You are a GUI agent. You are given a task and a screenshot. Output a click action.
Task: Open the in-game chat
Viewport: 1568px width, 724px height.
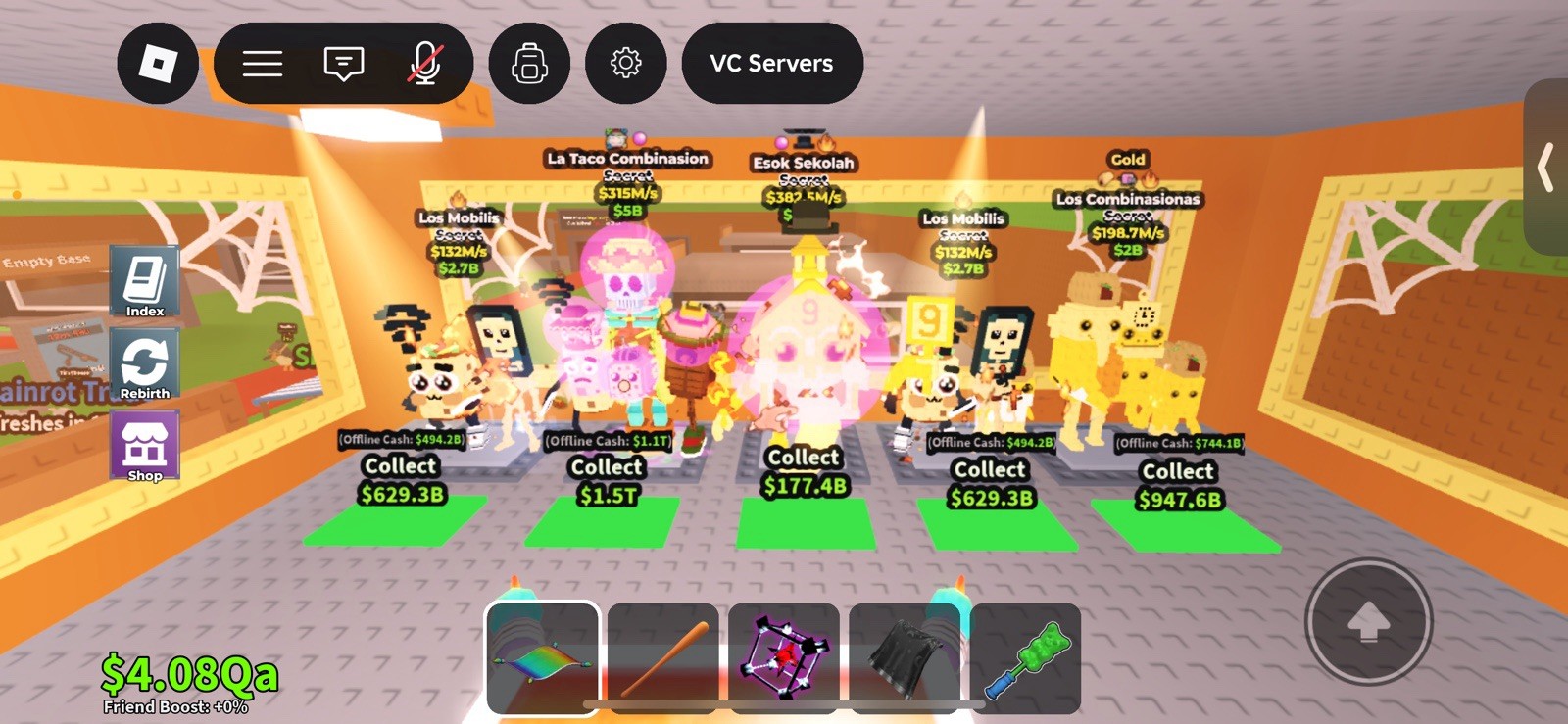[342, 63]
